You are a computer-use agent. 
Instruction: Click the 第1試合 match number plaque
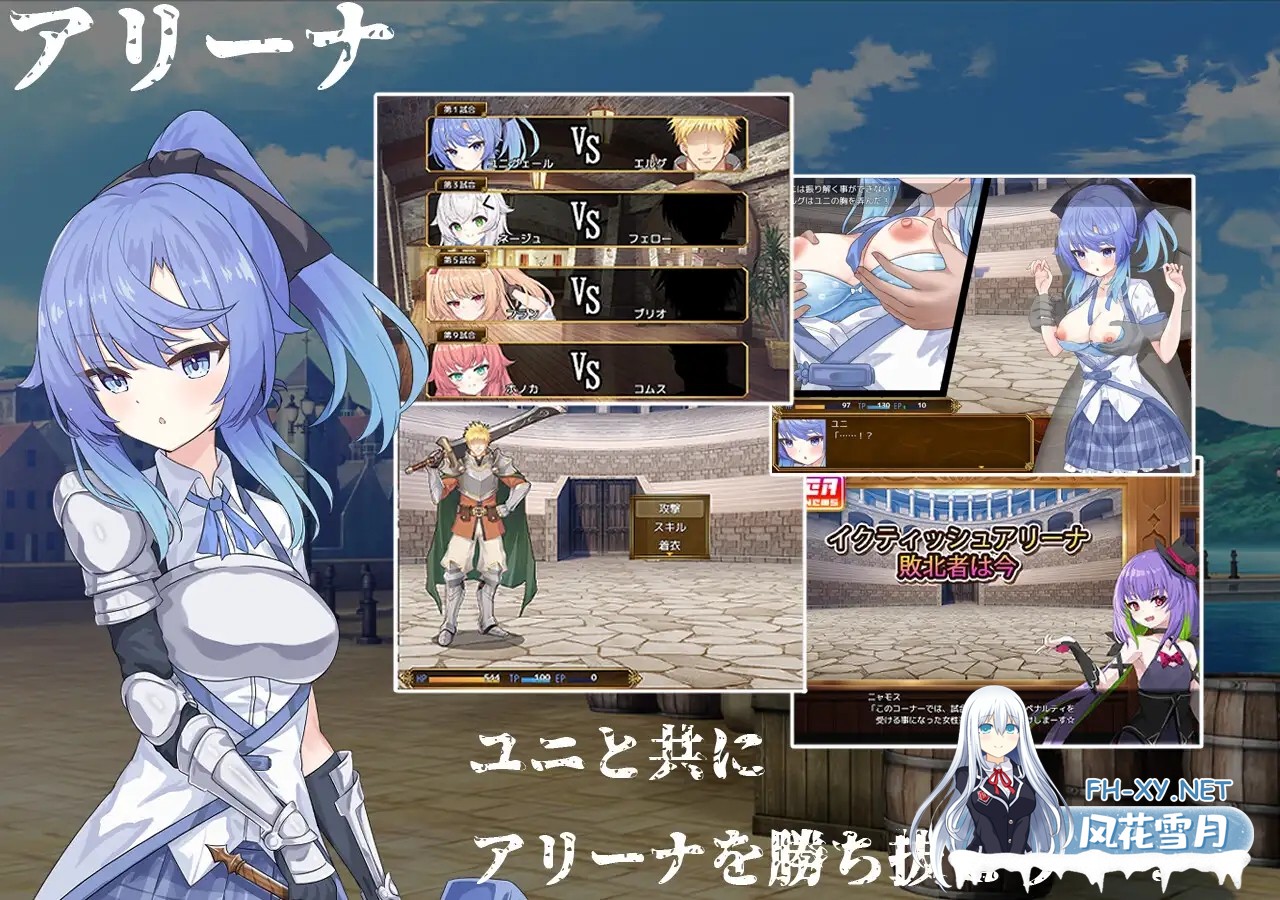[461, 107]
